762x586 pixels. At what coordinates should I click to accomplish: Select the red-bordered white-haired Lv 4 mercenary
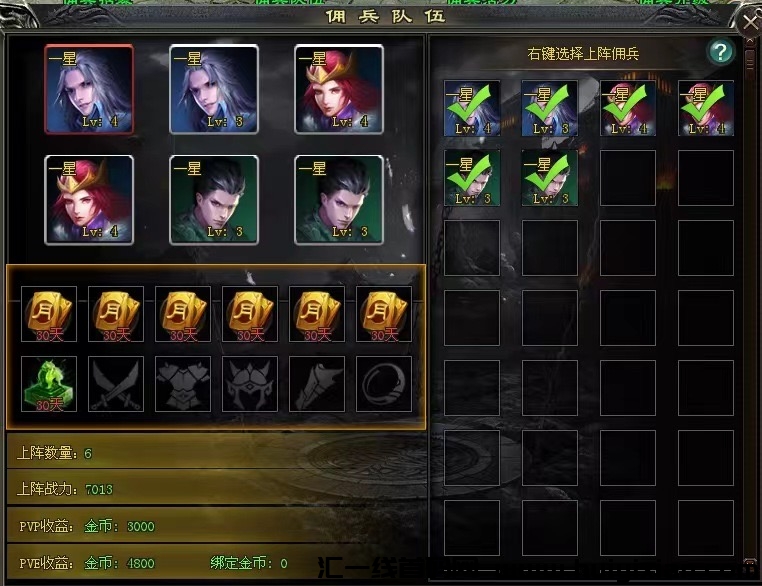tap(89, 89)
